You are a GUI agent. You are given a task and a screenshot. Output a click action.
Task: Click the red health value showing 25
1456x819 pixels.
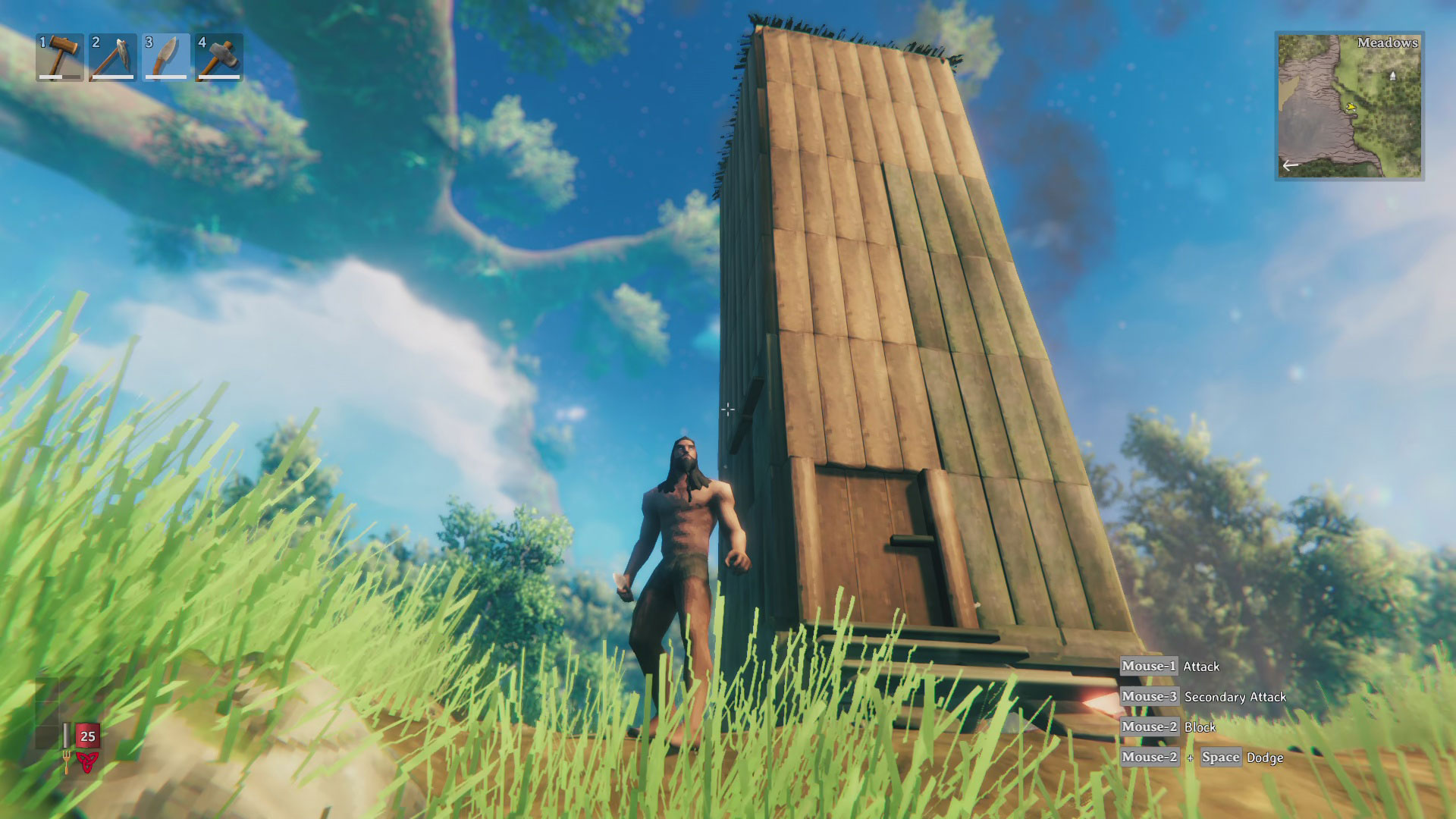[x=88, y=736]
